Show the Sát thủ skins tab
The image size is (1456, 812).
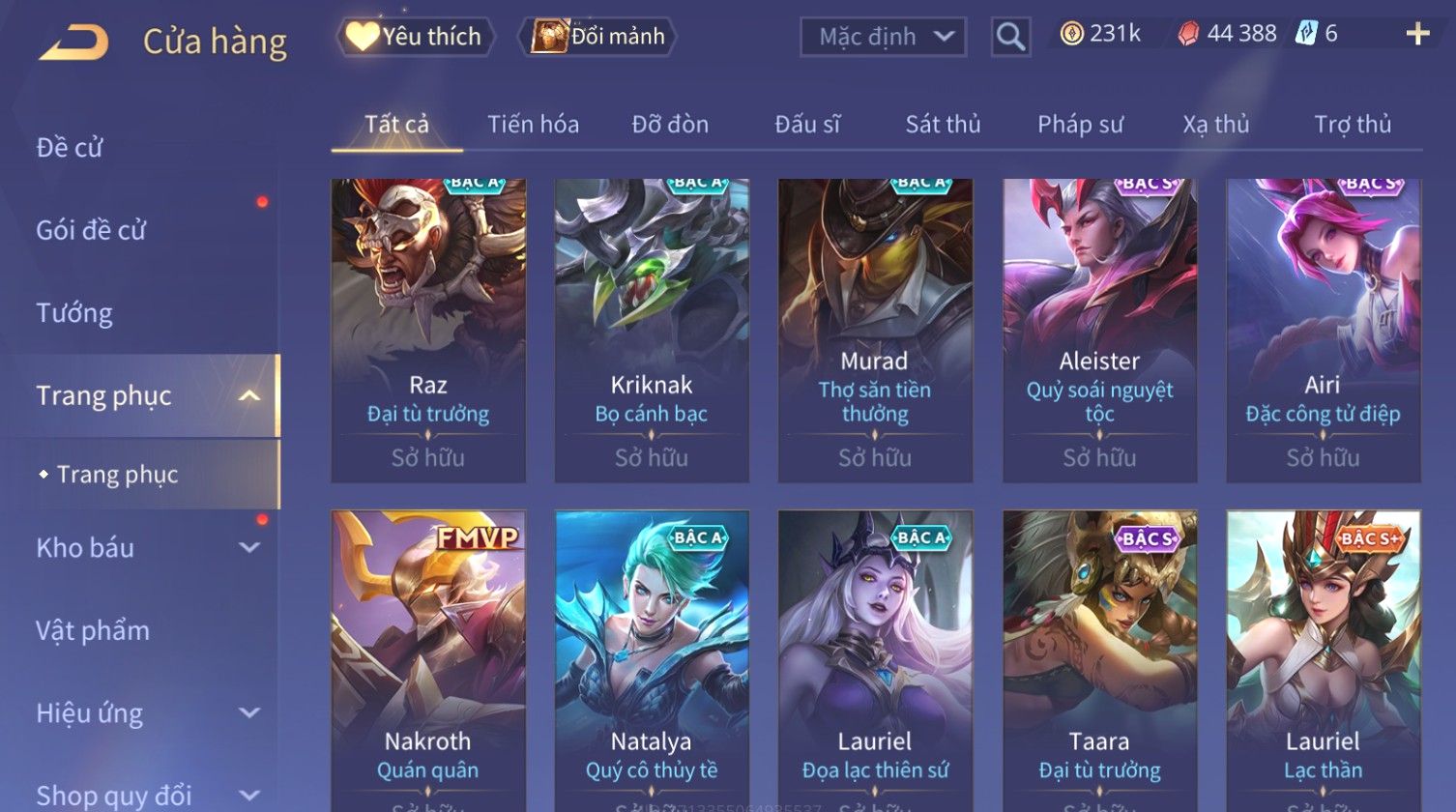943,125
